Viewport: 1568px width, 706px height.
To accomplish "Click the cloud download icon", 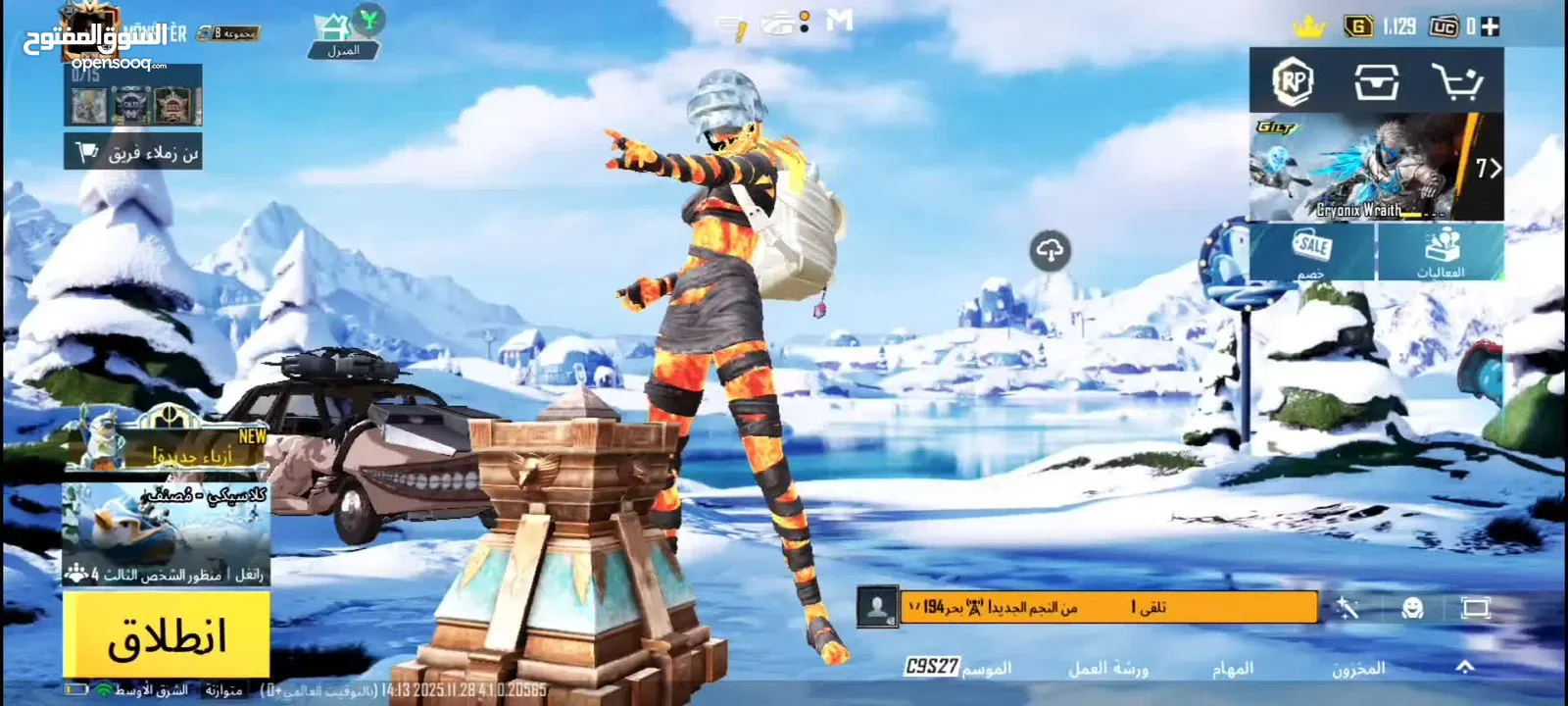I will tap(1050, 251).
